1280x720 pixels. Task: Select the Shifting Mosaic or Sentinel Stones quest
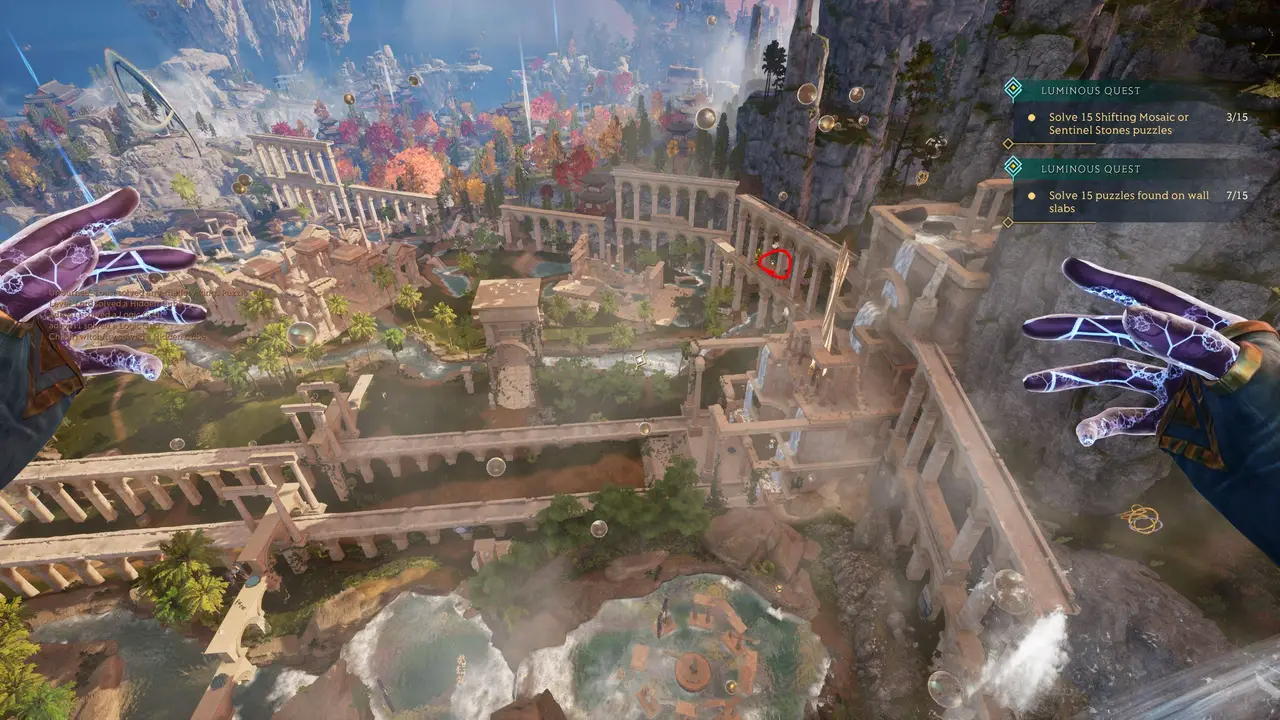coord(1118,123)
